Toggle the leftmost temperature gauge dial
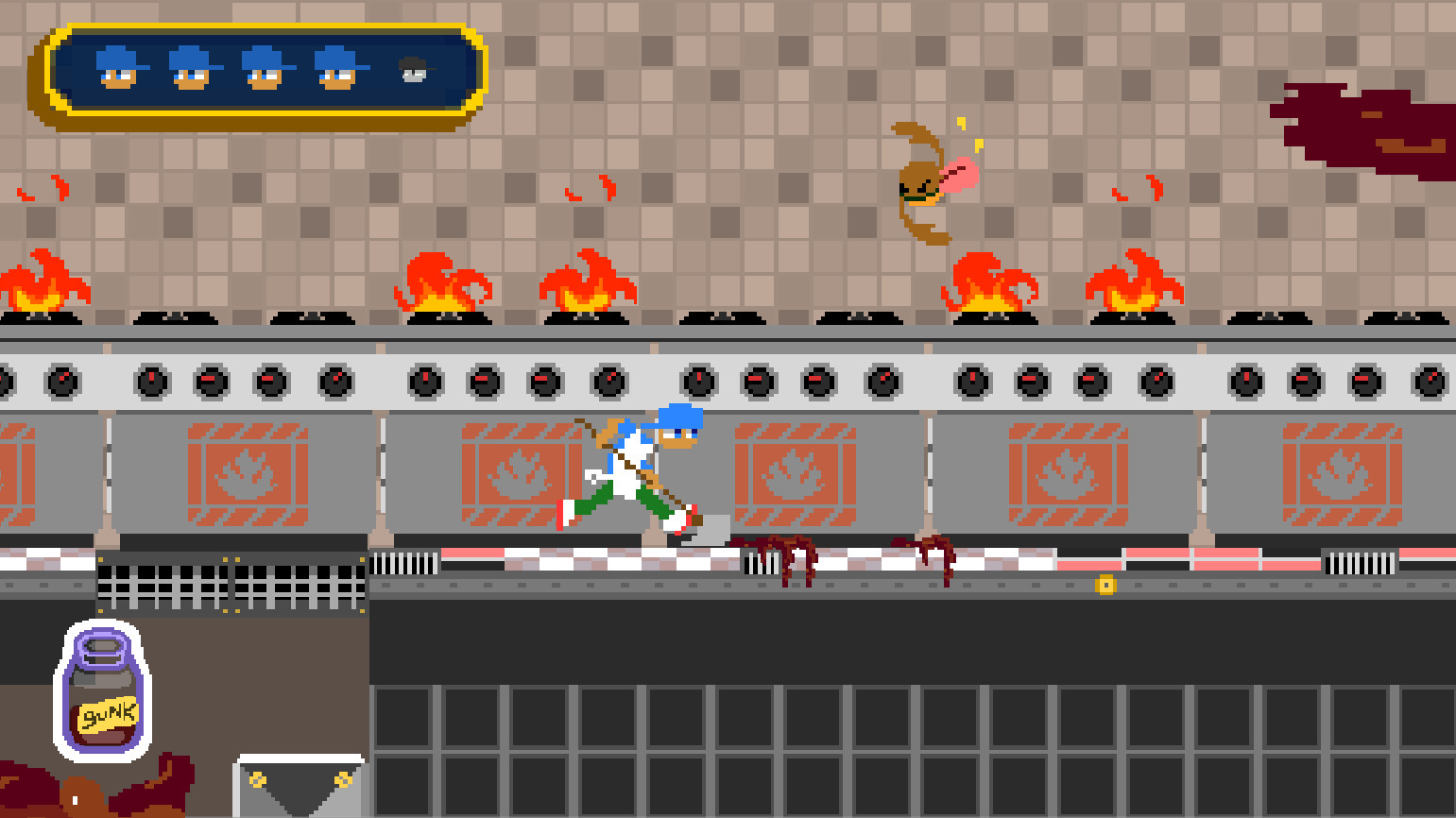The width and height of the screenshot is (1456, 818). pos(64,382)
